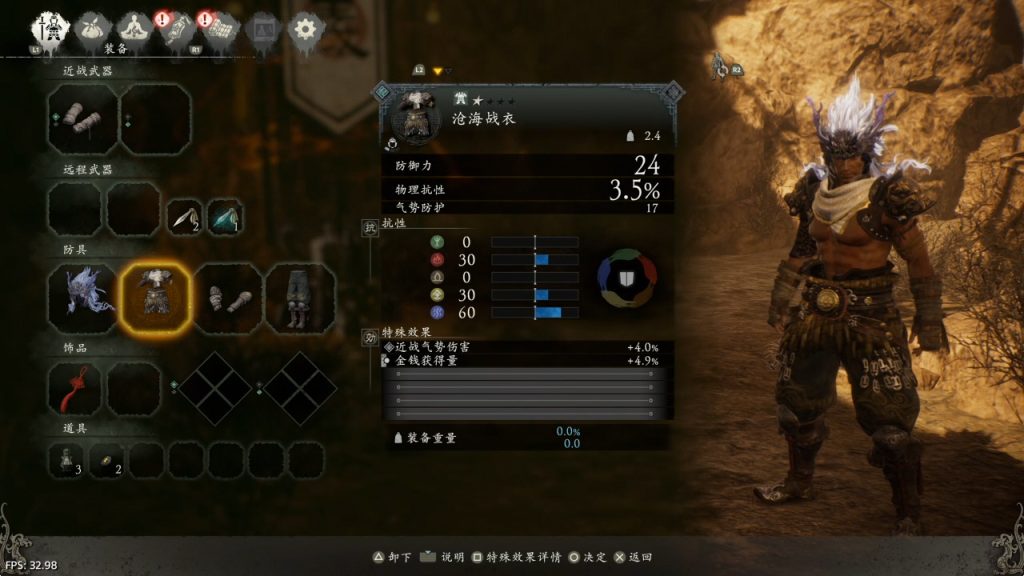Viewport: 1024px width, 576px height.
Task: Click the 卸下 unequip option
Action: 391,557
